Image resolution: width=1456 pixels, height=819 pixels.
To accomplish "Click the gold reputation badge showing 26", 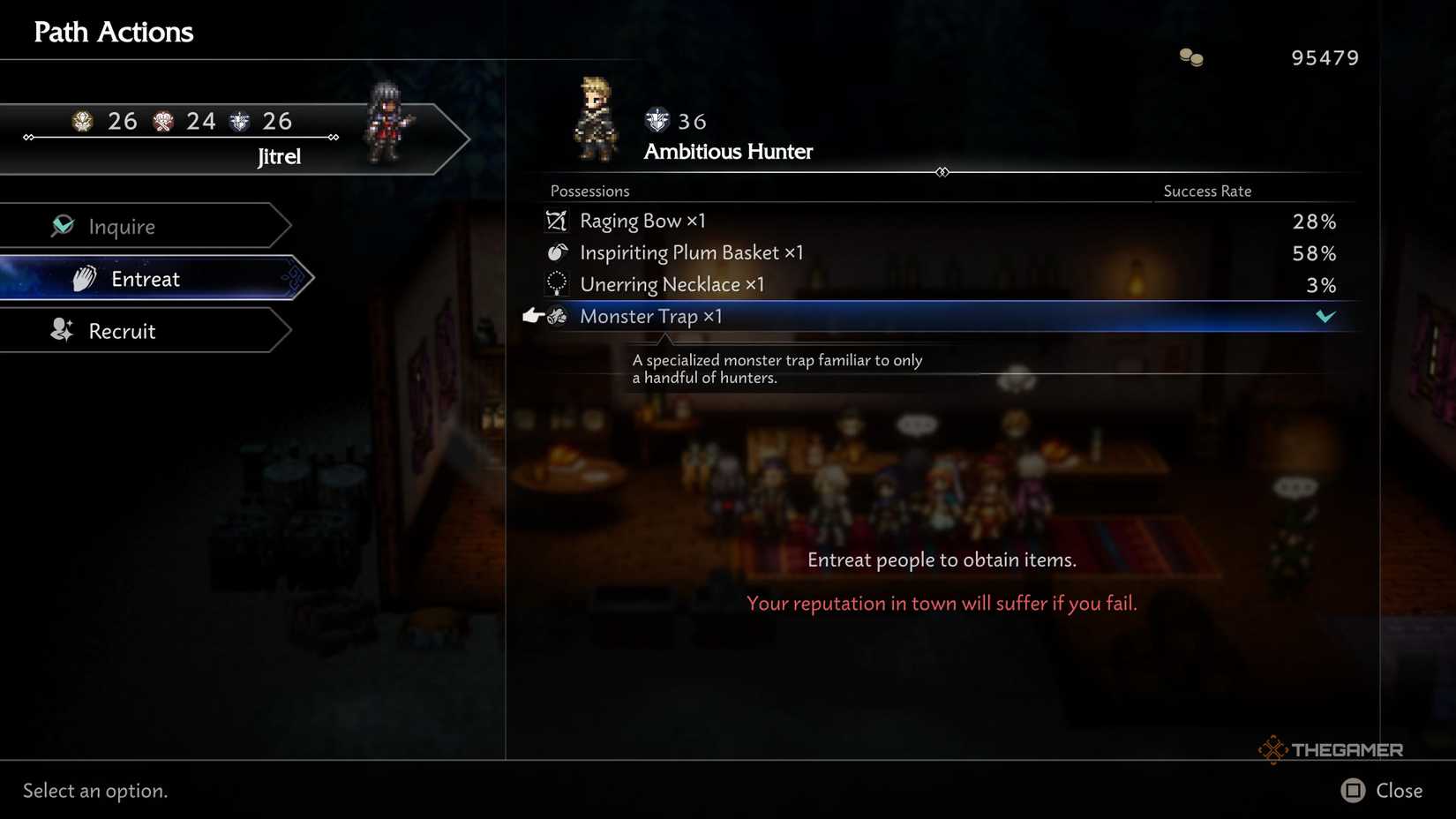I will [81, 121].
